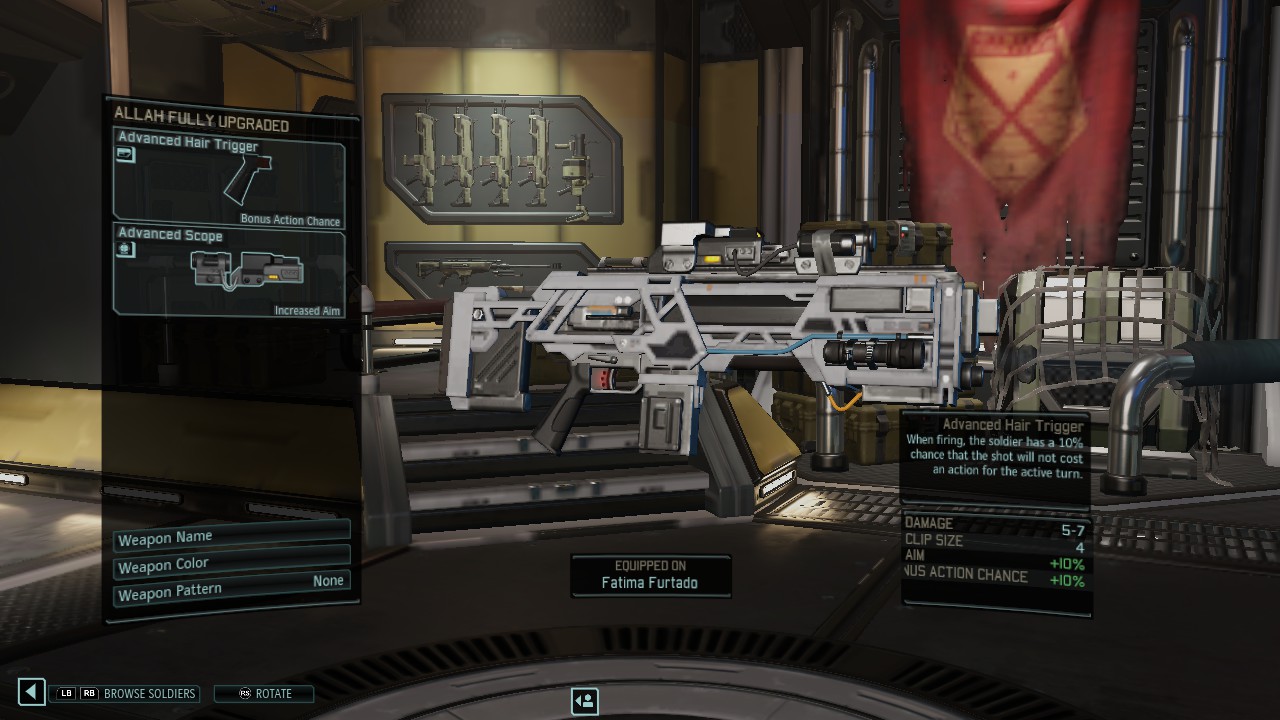Change the Weapon Pattern setting
The image size is (1280, 720).
(x=231, y=592)
